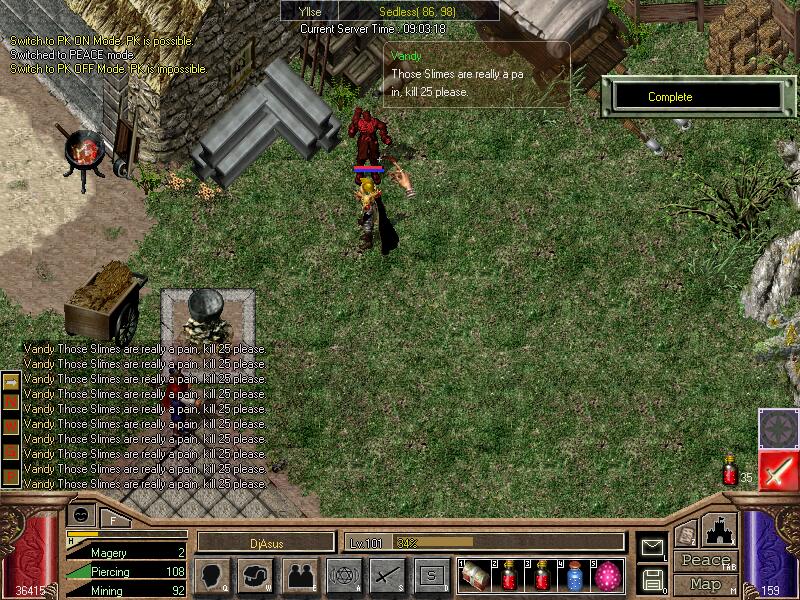
Task: Click the Complete quest button
Action: click(697, 97)
